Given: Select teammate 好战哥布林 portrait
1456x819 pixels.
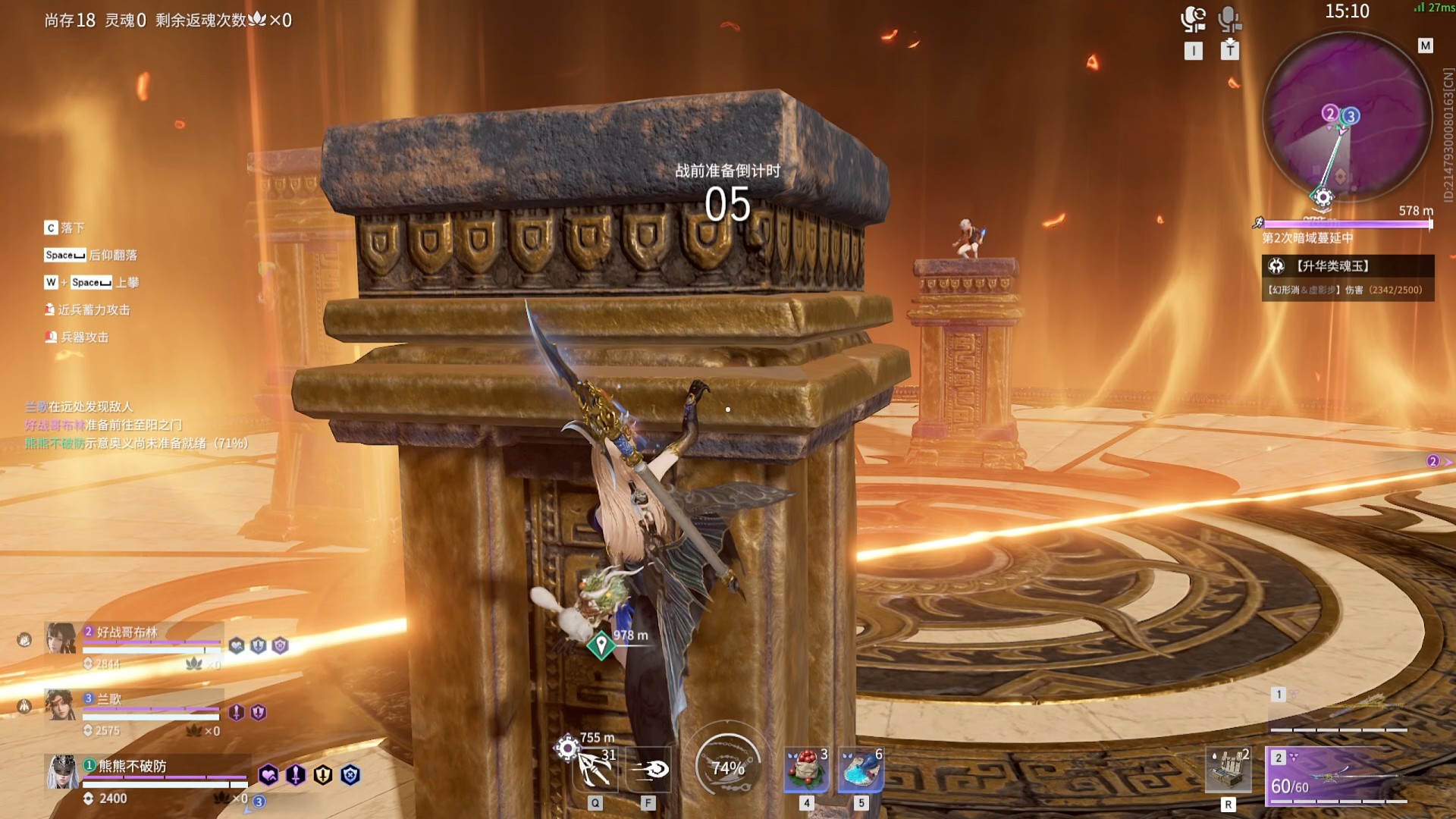Looking at the screenshot, I should [61, 639].
